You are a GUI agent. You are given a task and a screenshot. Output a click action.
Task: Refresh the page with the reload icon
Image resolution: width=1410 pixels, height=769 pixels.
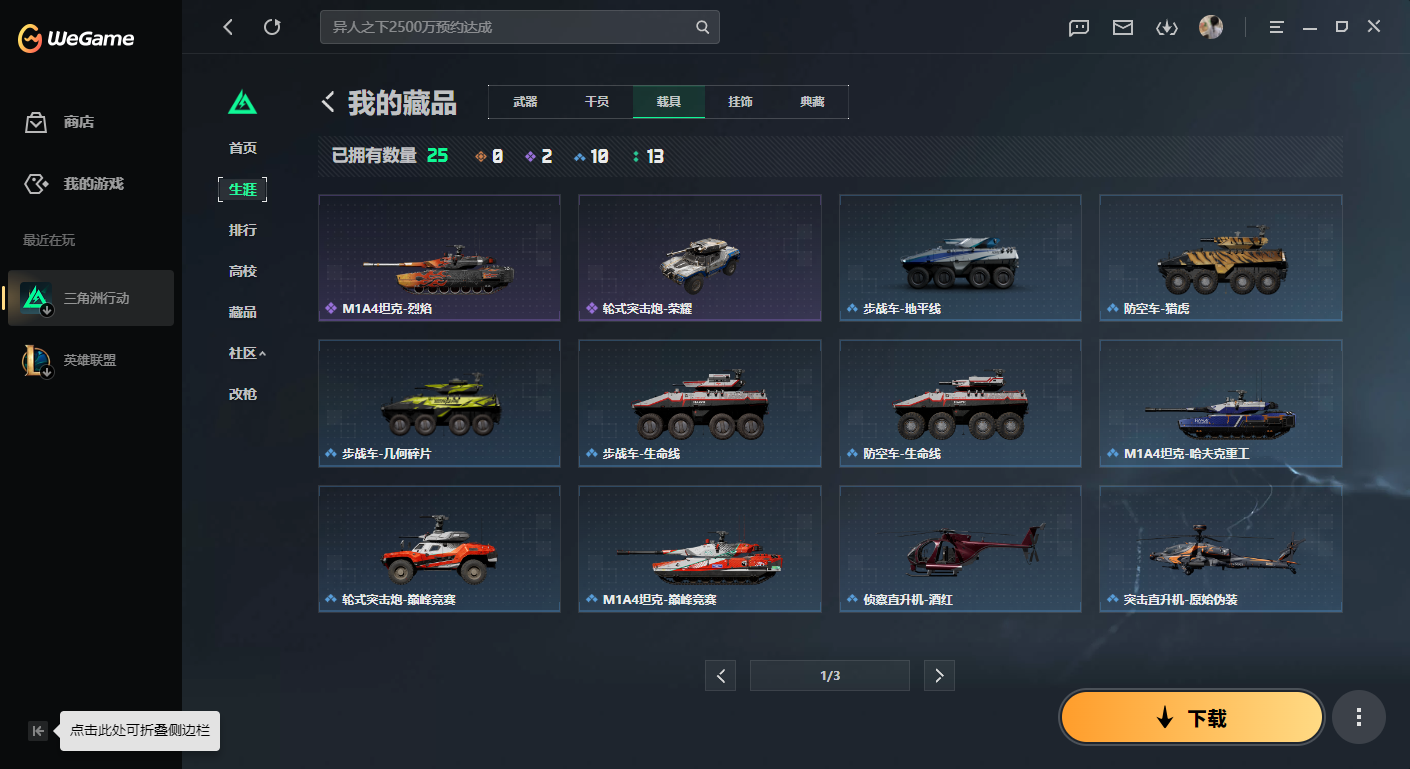[272, 27]
